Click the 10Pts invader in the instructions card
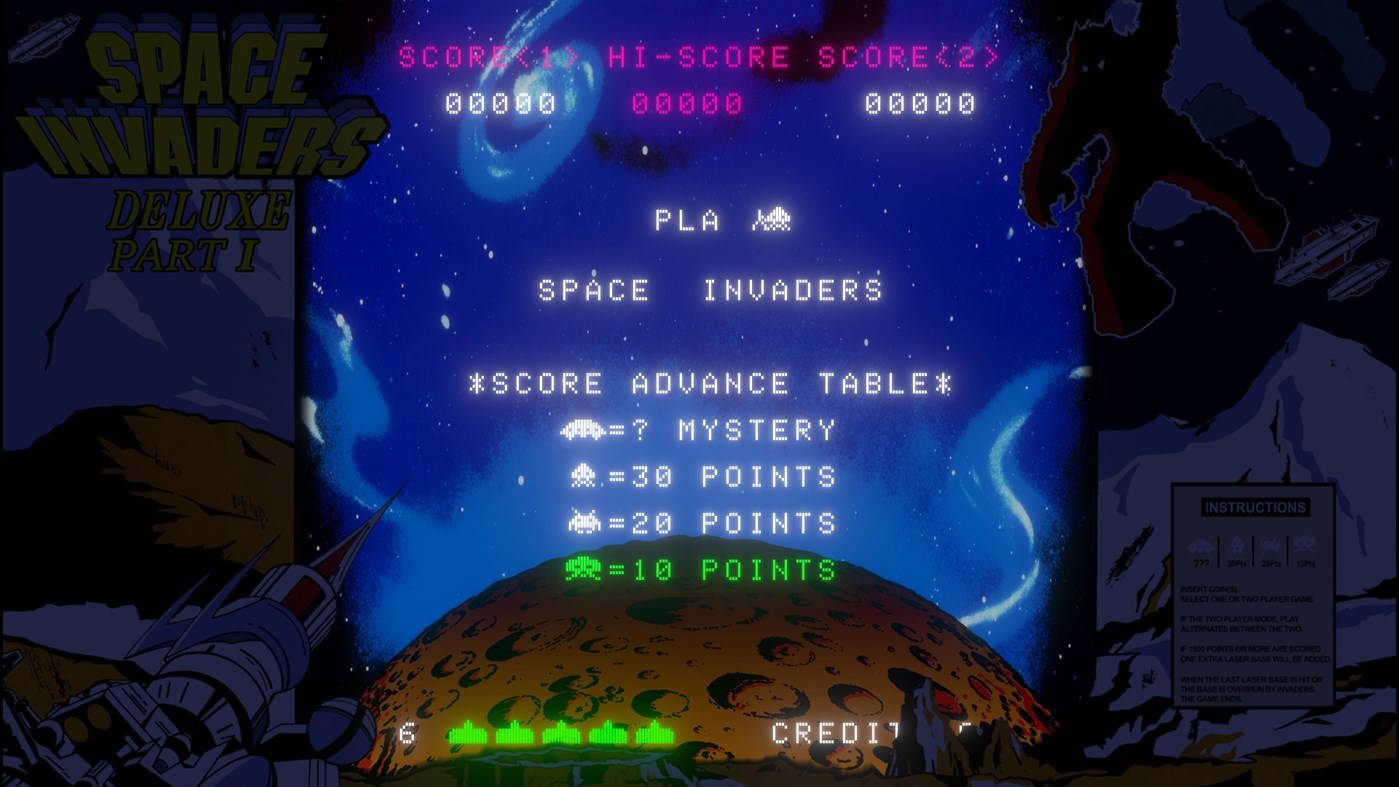This screenshot has height=787, width=1399. pos(1306,545)
